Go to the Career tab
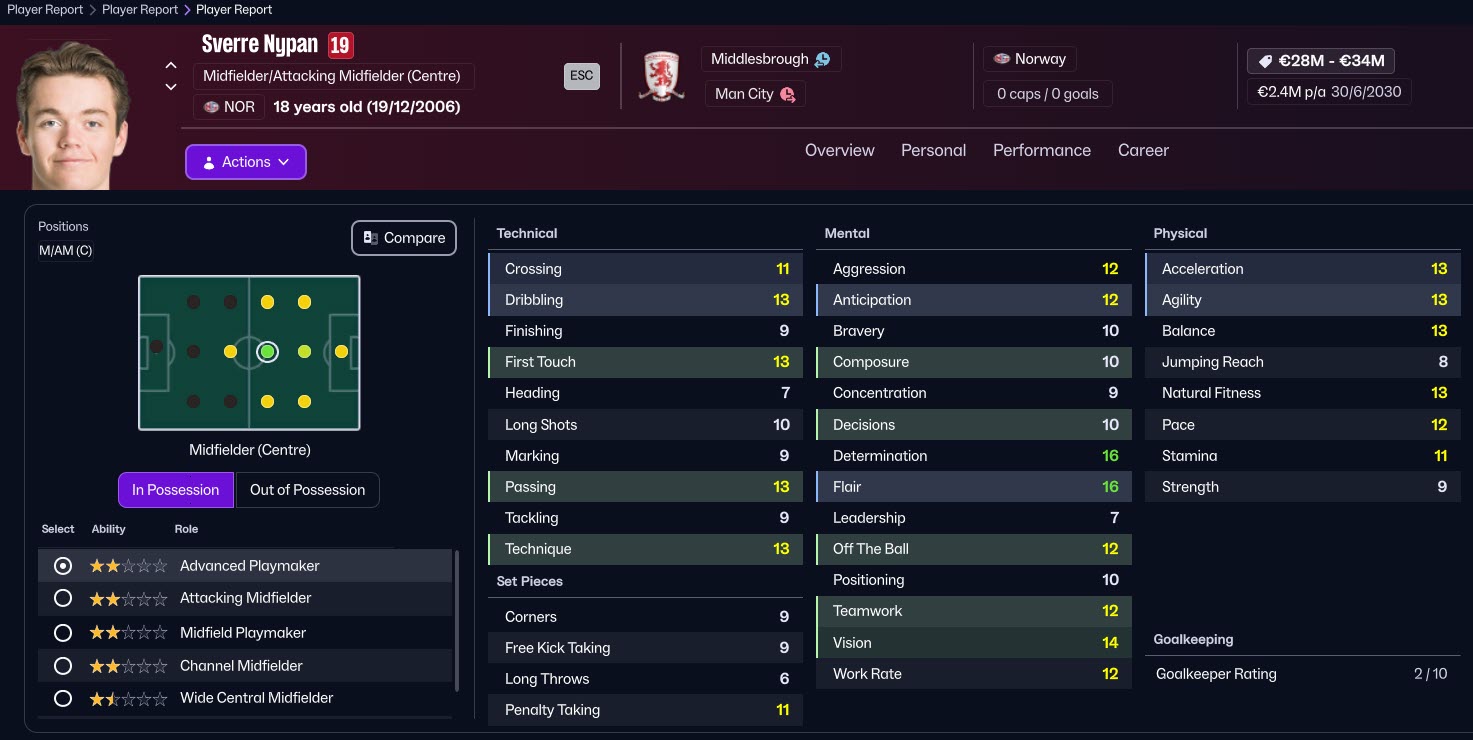This screenshot has width=1473, height=740. (1143, 150)
